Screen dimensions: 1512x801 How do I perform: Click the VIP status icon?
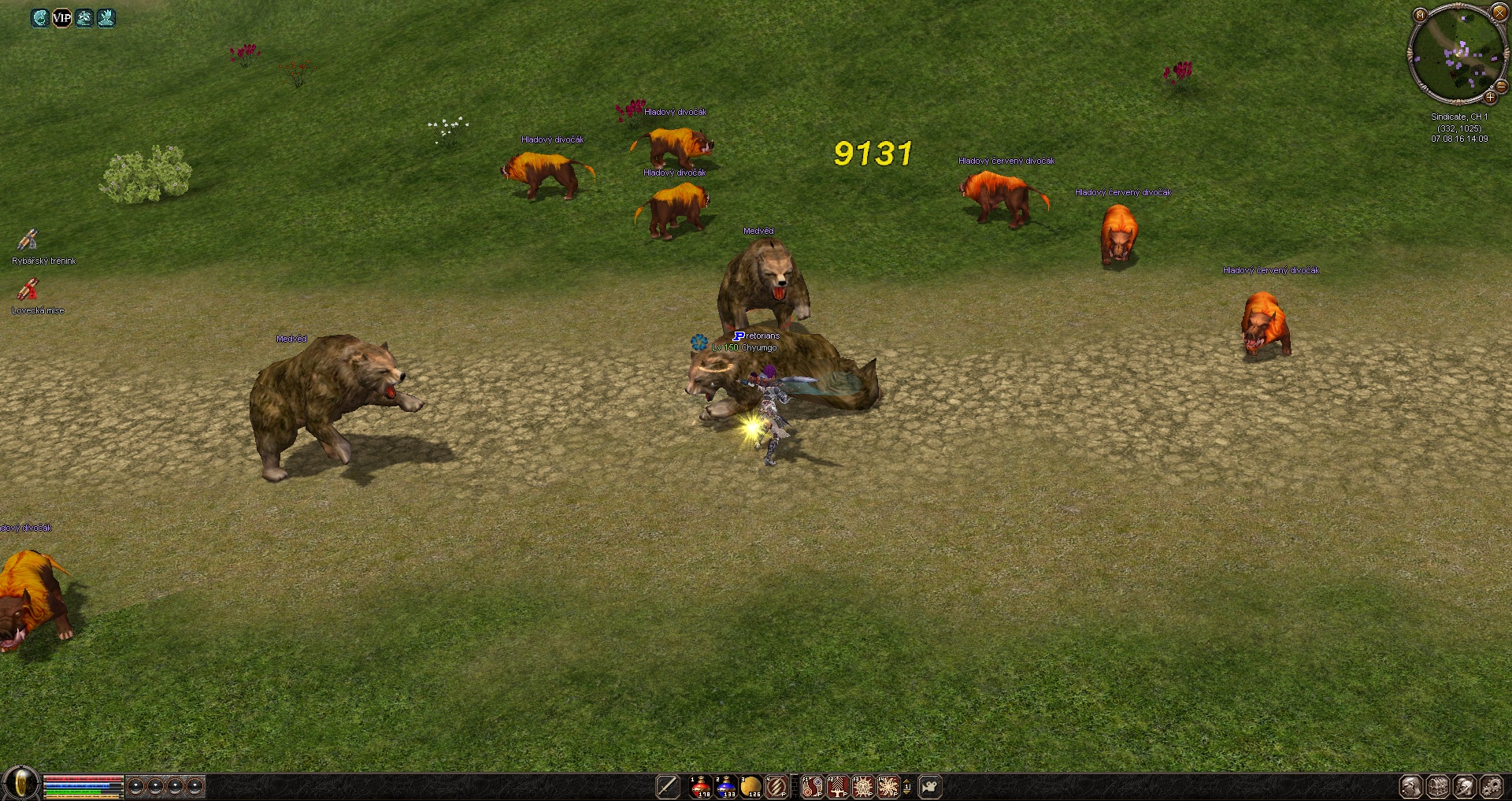click(61, 17)
